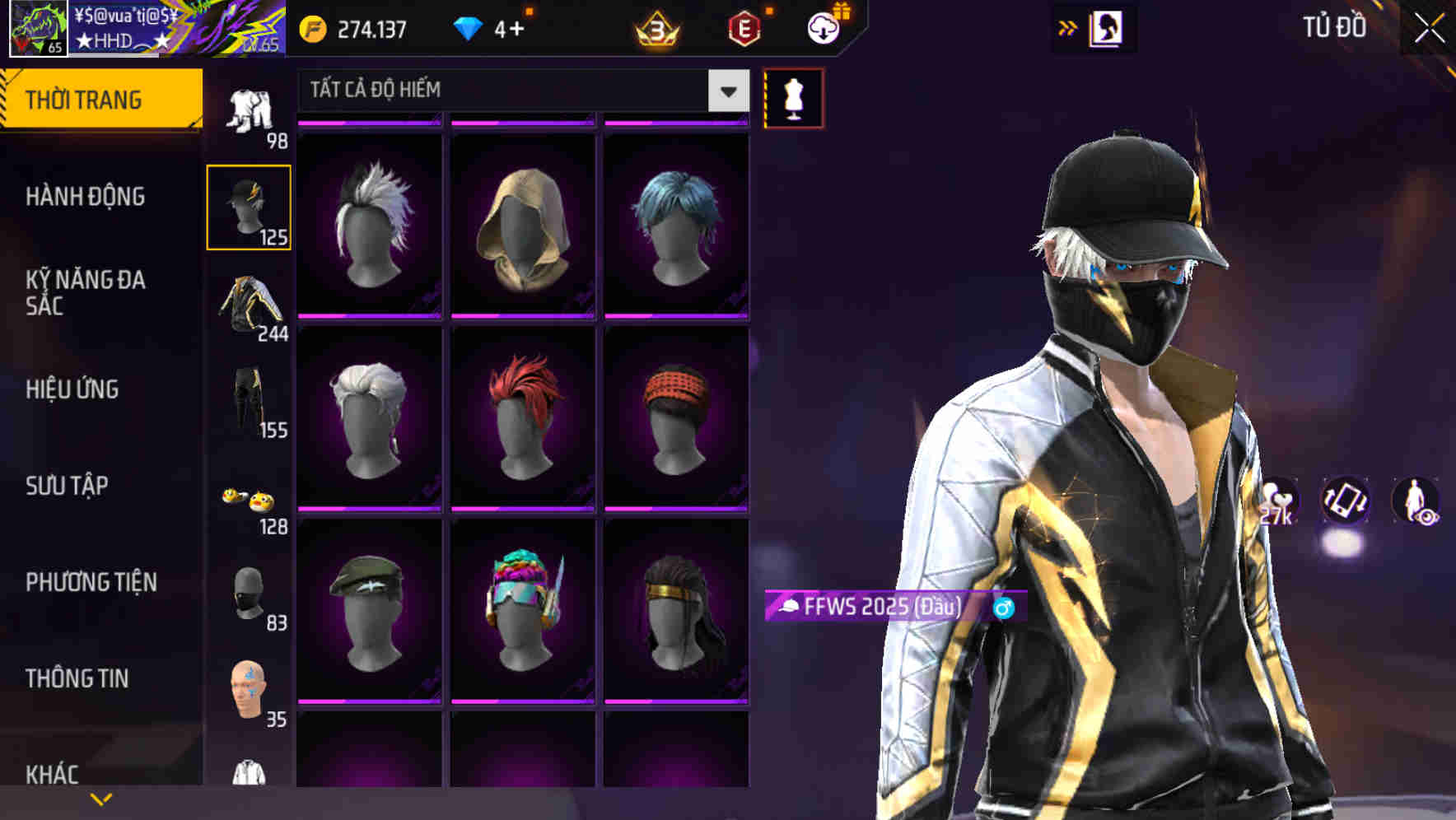The image size is (1456, 820).
Task: Switch to the PHƯƠNG TIỆN tab
Action: [91, 582]
